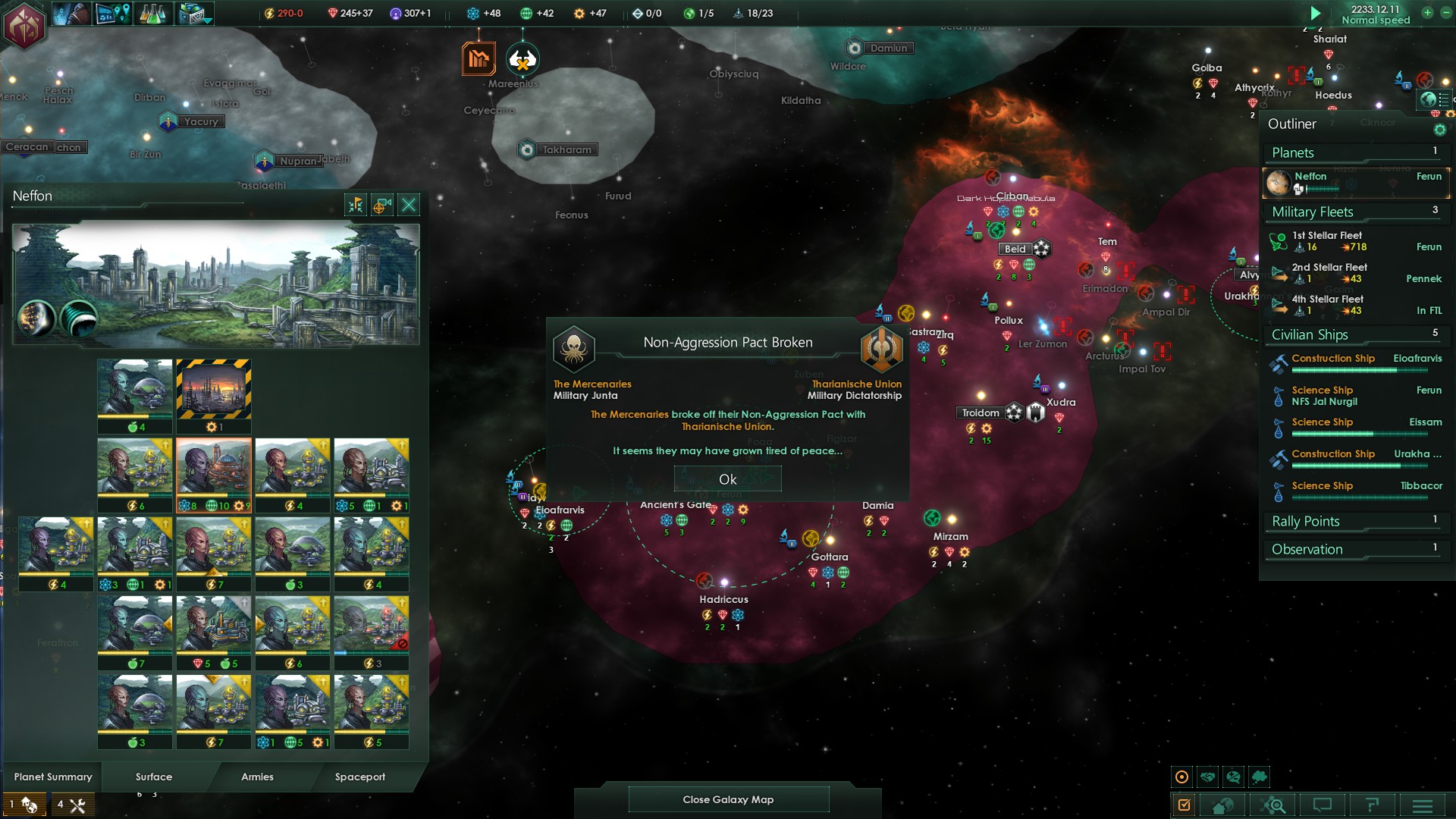1456x819 pixels.
Task: Close the Galaxy Map
Action: (728, 799)
